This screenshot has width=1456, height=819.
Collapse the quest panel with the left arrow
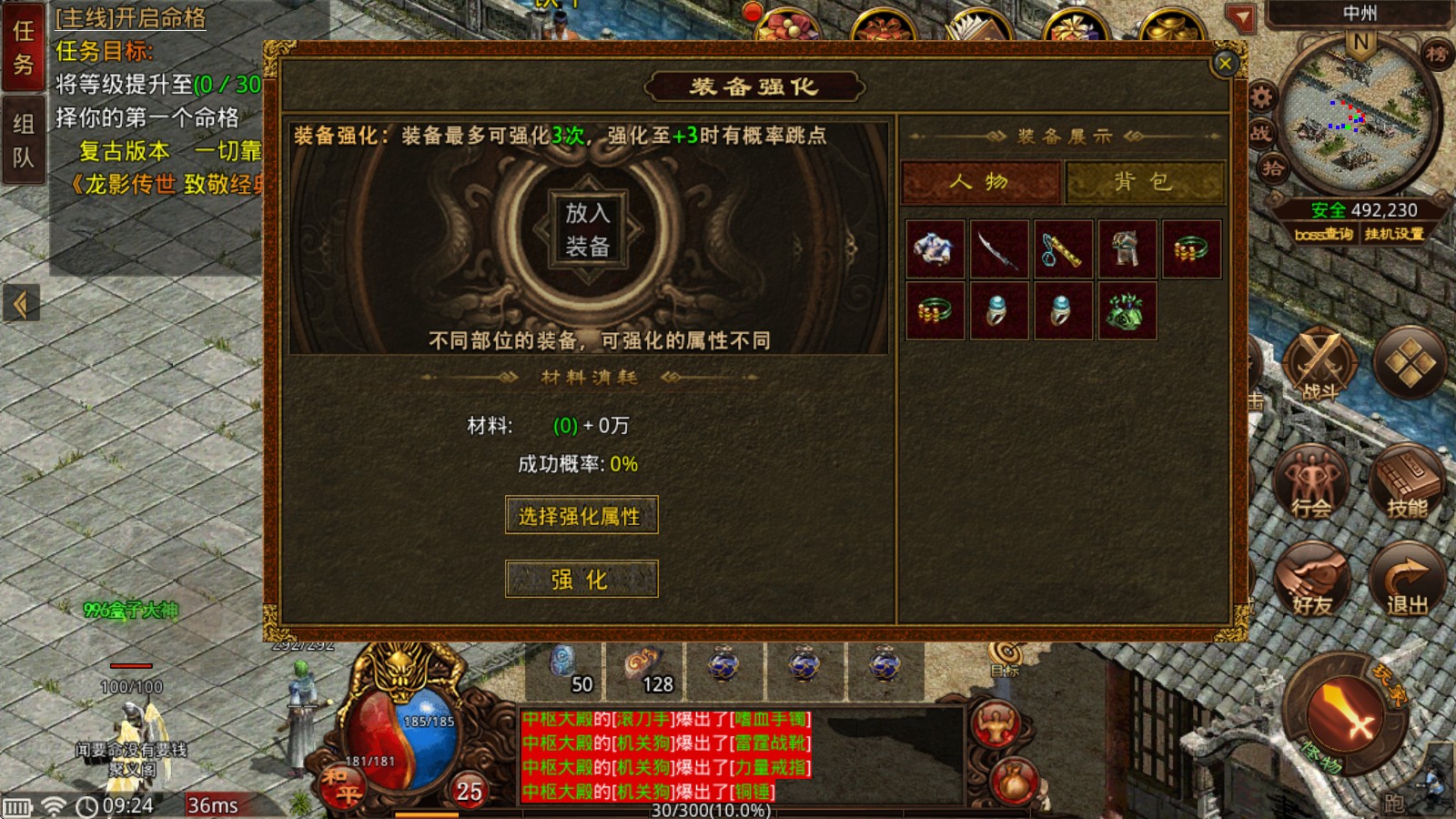(22, 303)
